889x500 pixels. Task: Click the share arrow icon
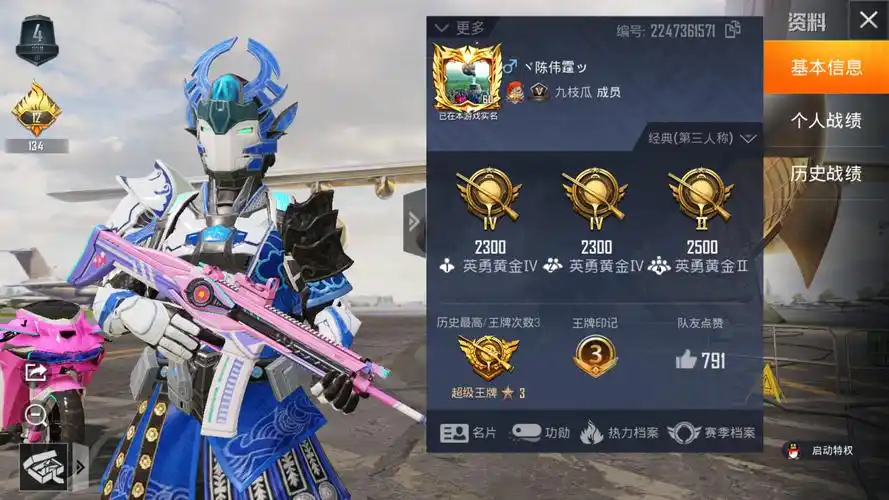tap(36, 372)
